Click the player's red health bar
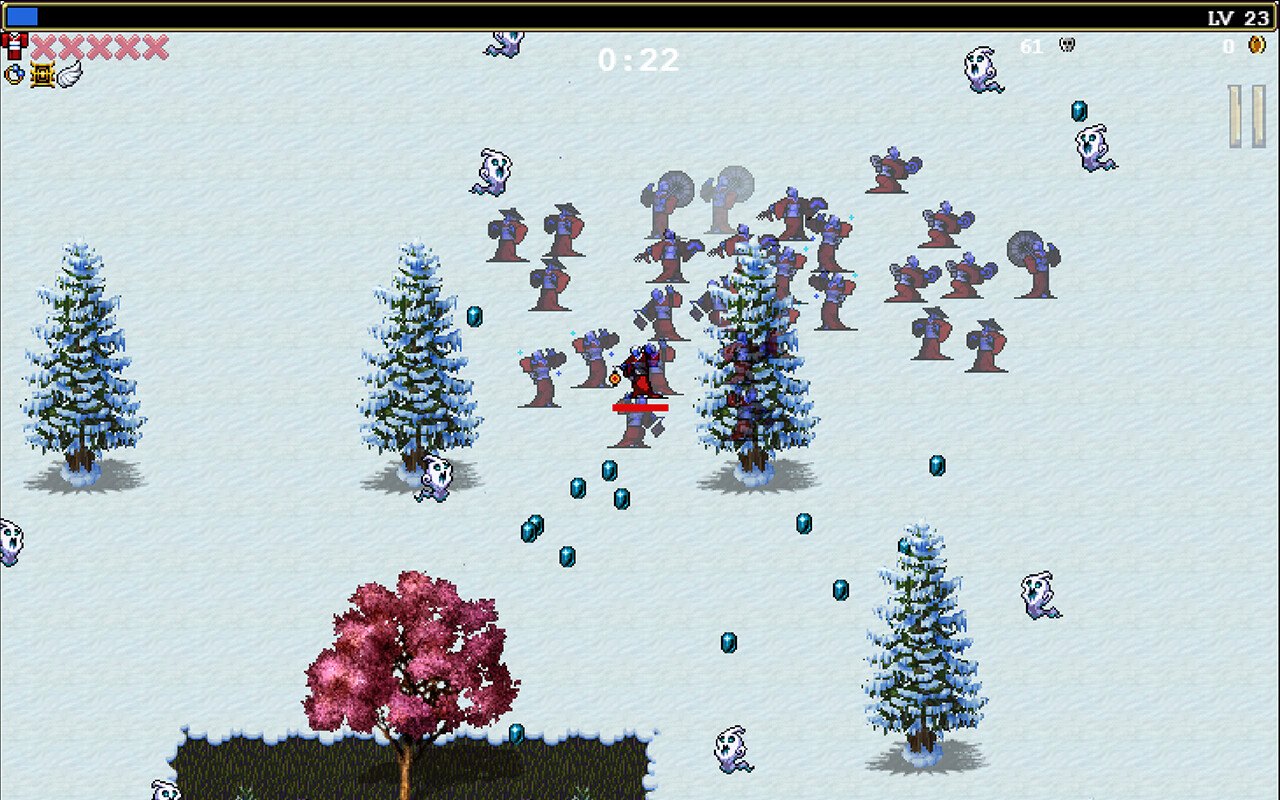Image resolution: width=1280 pixels, height=800 pixels. coord(640,408)
